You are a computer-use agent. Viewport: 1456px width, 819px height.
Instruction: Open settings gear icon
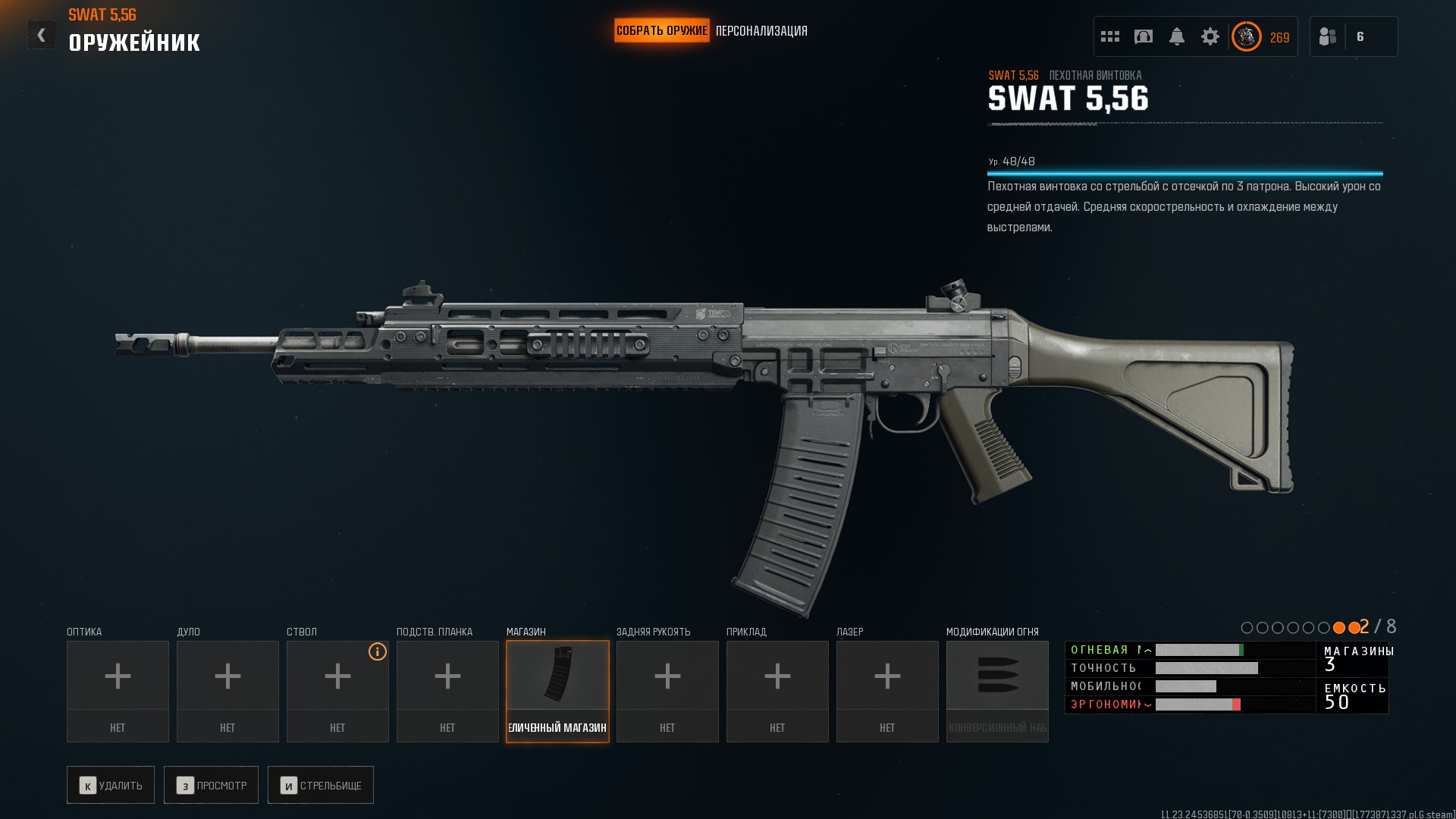click(x=1210, y=36)
